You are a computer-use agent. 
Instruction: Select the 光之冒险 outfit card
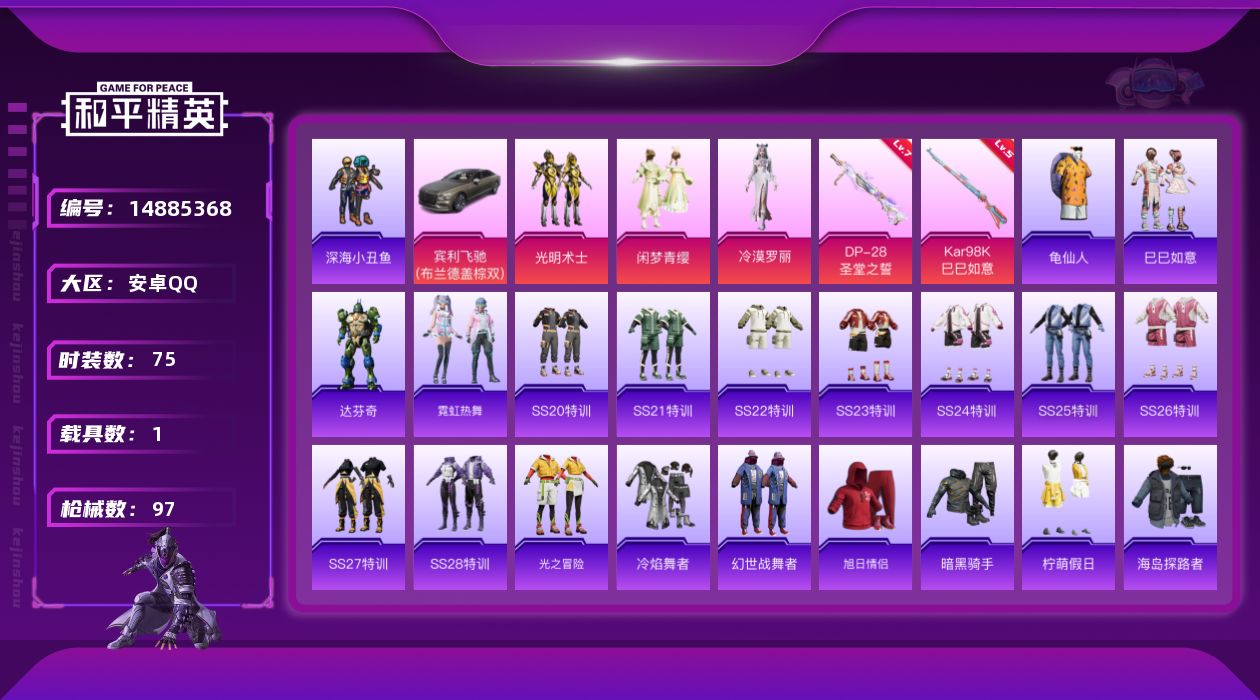click(x=561, y=517)
